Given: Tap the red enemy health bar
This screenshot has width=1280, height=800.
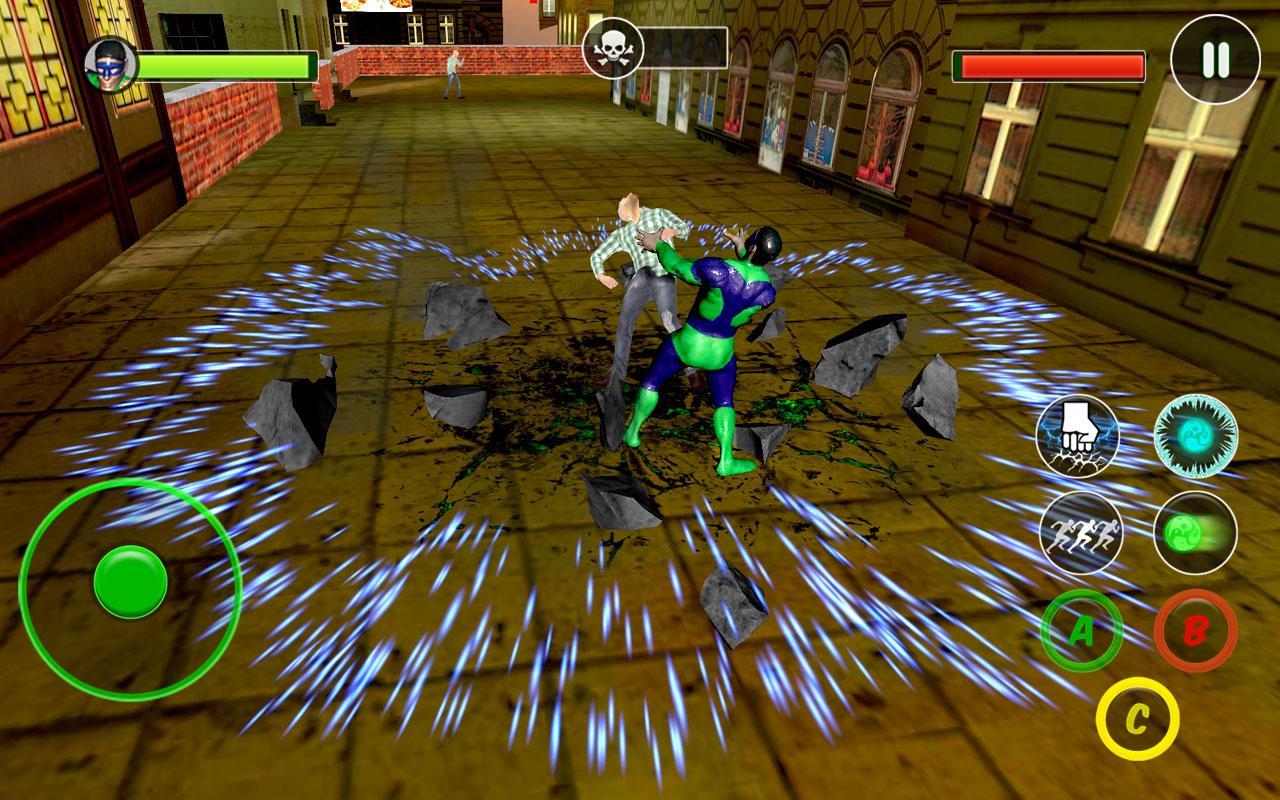Looking at the screenshot, I should coord(1052,65).
